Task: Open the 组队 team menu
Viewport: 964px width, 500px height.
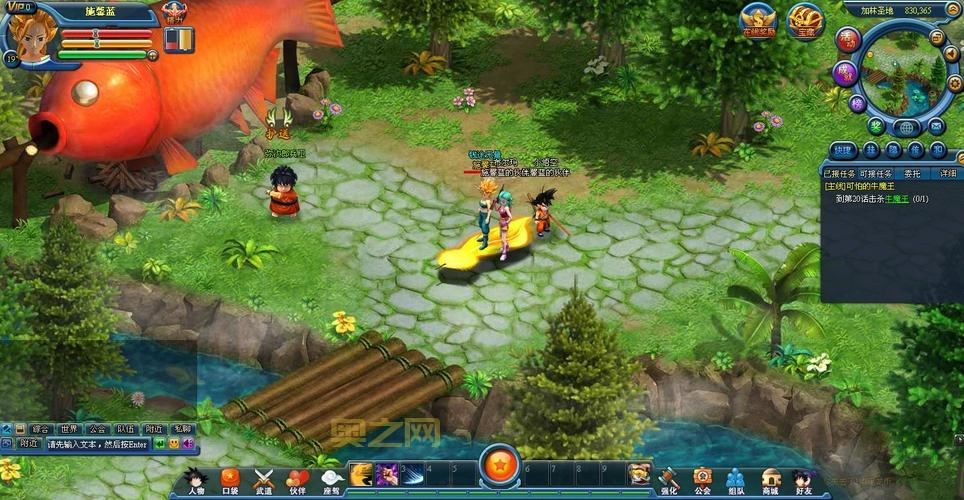Action: point(736,479)
